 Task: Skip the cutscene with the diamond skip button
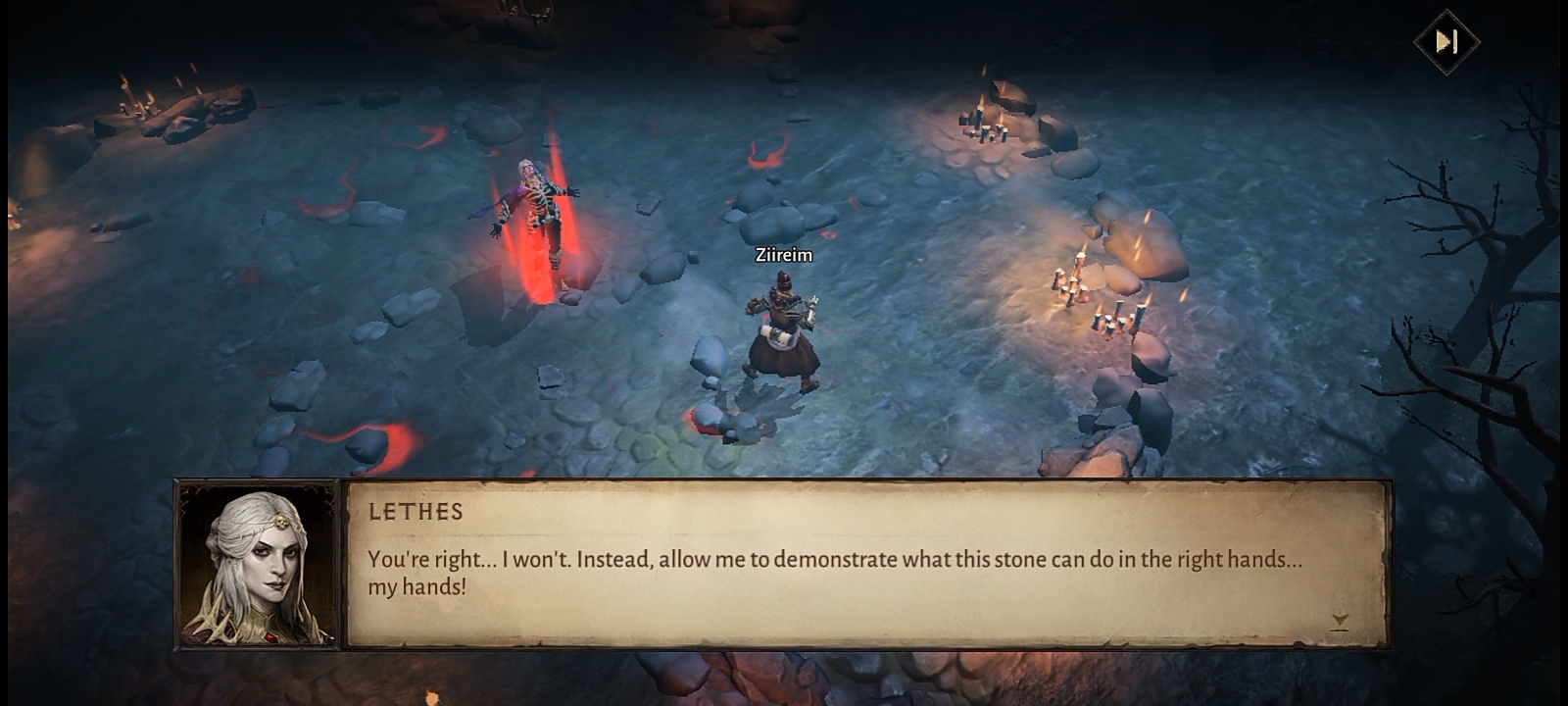1446,42
